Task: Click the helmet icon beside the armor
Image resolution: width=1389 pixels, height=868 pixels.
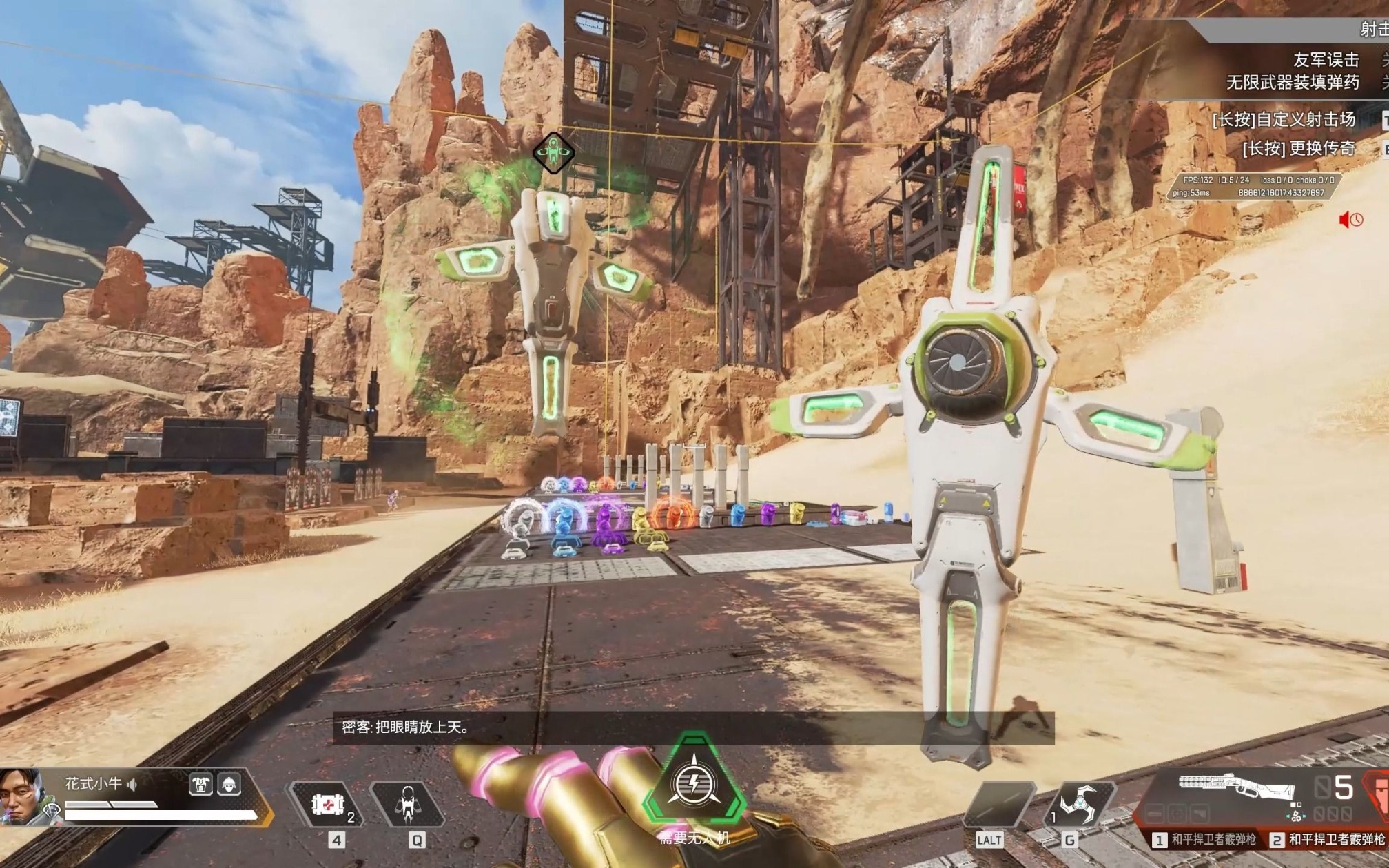Action: pos(229,785)
